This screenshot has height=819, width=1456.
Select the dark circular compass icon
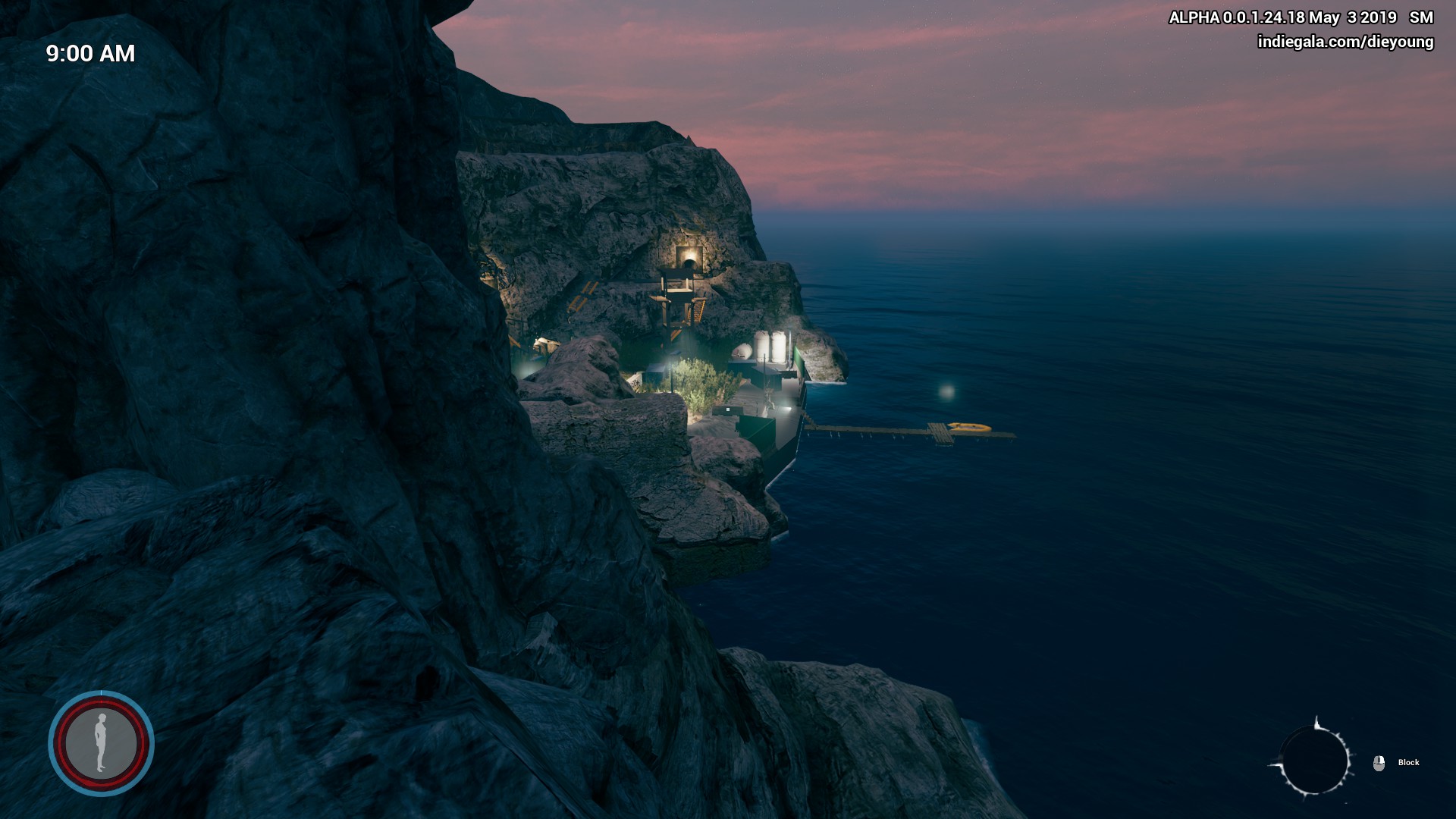pyautogui.click(x=1314, y=761)
